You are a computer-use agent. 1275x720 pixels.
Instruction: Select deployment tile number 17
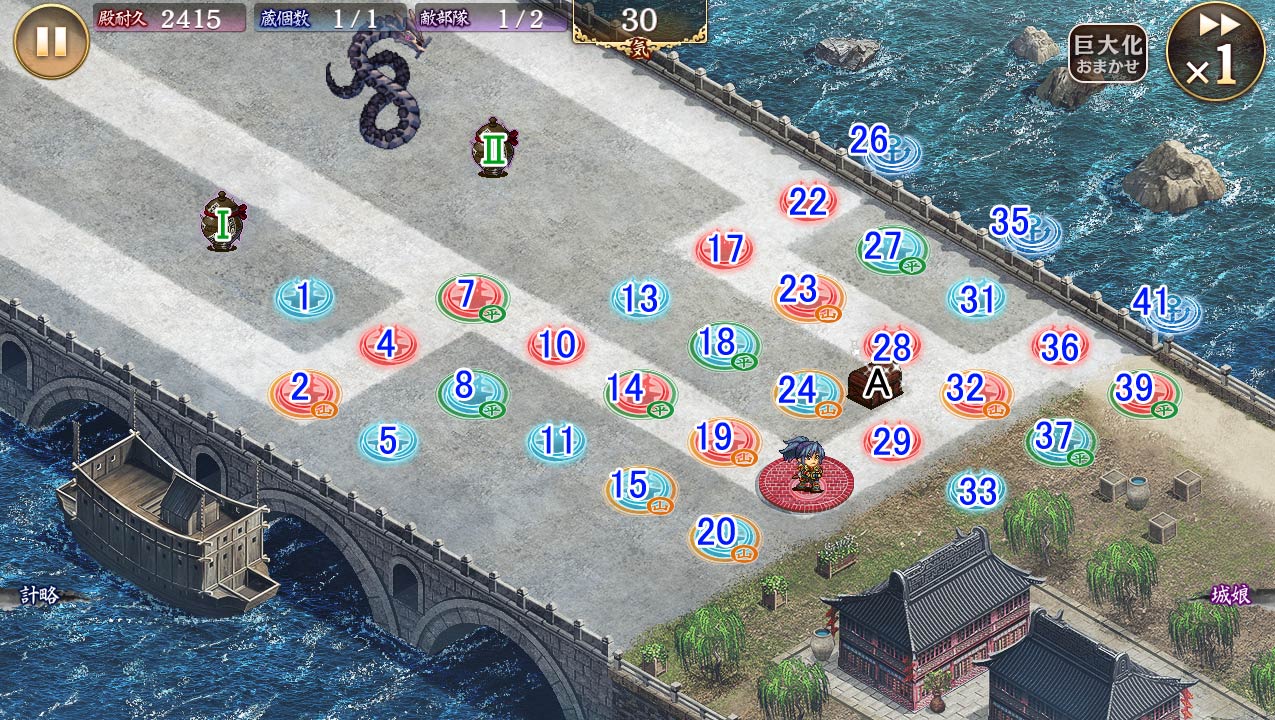(724, 249)
